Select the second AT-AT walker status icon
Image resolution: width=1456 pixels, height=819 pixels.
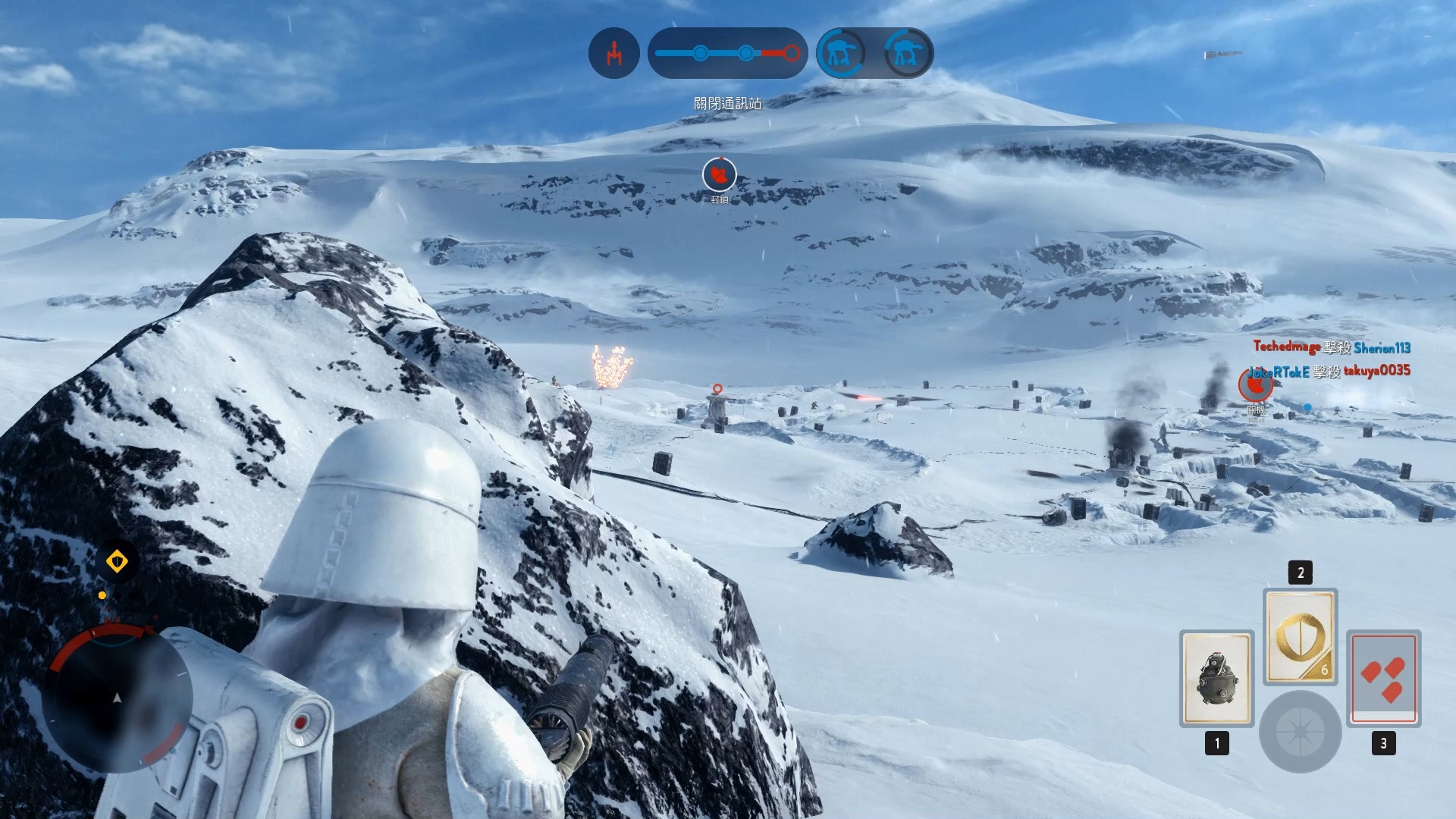[907, 53]
